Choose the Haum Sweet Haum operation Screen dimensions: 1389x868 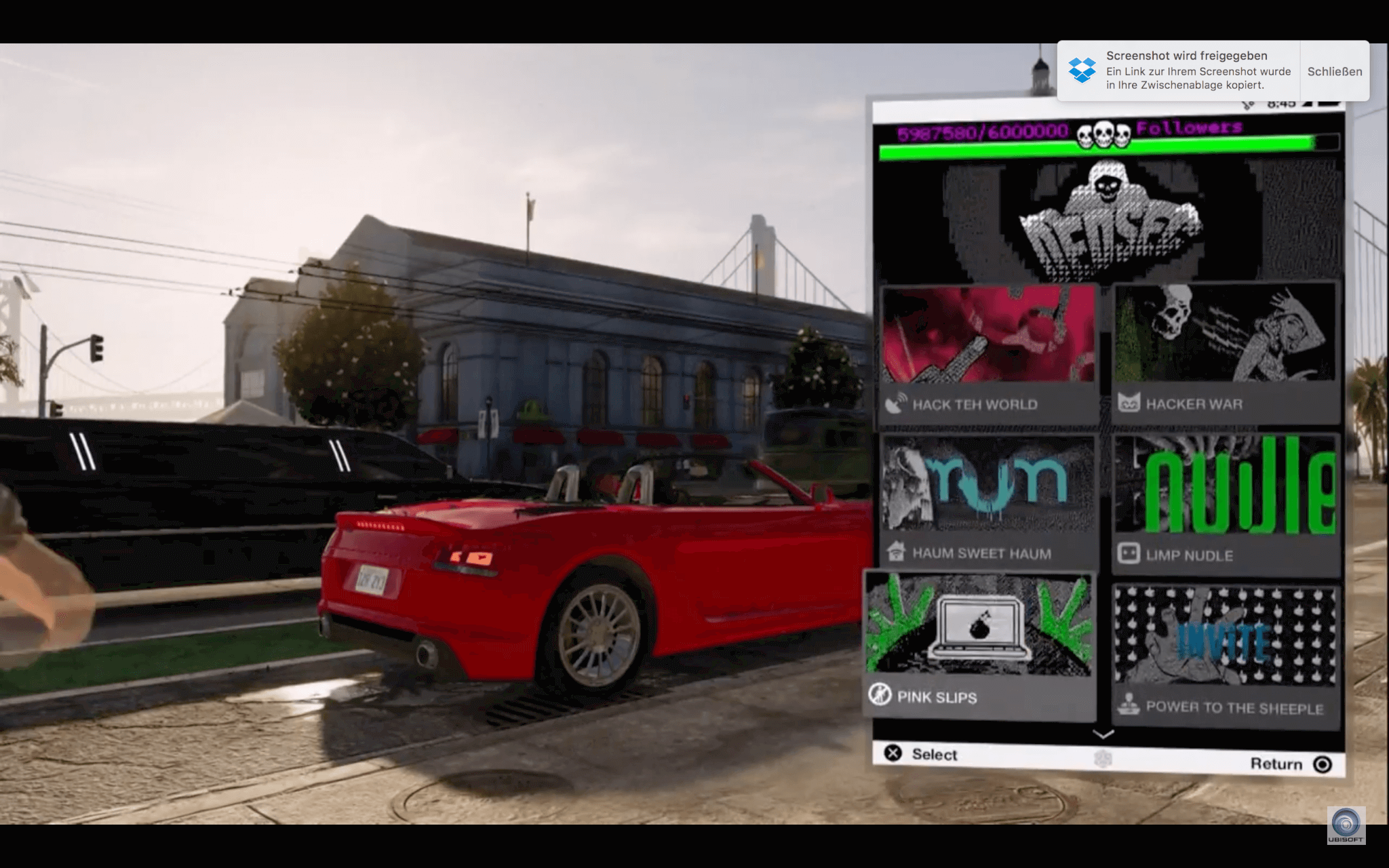click(988, 502)
